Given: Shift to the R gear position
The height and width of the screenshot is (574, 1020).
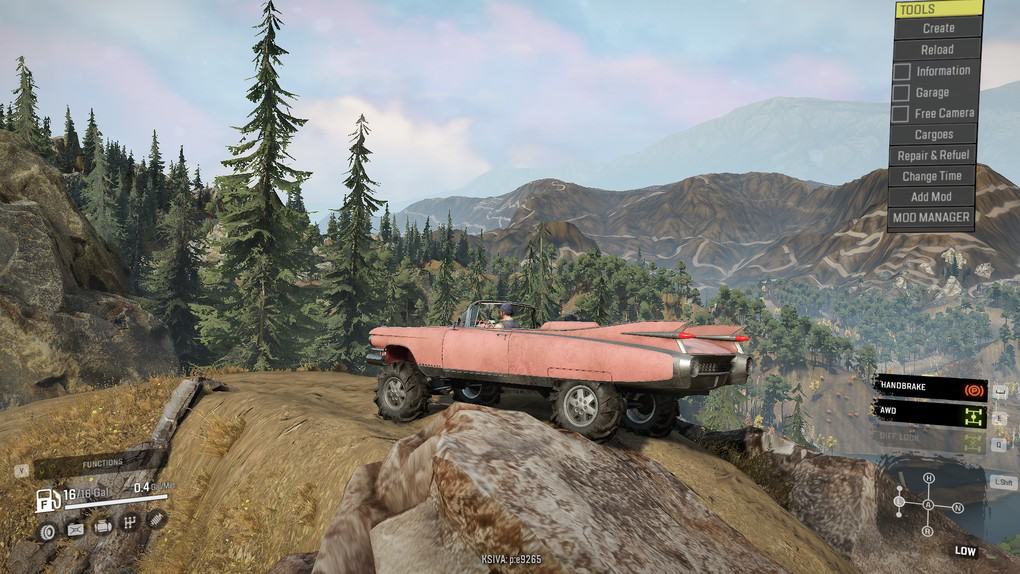Looking at the screenshot, I should [x=928, y=531].
